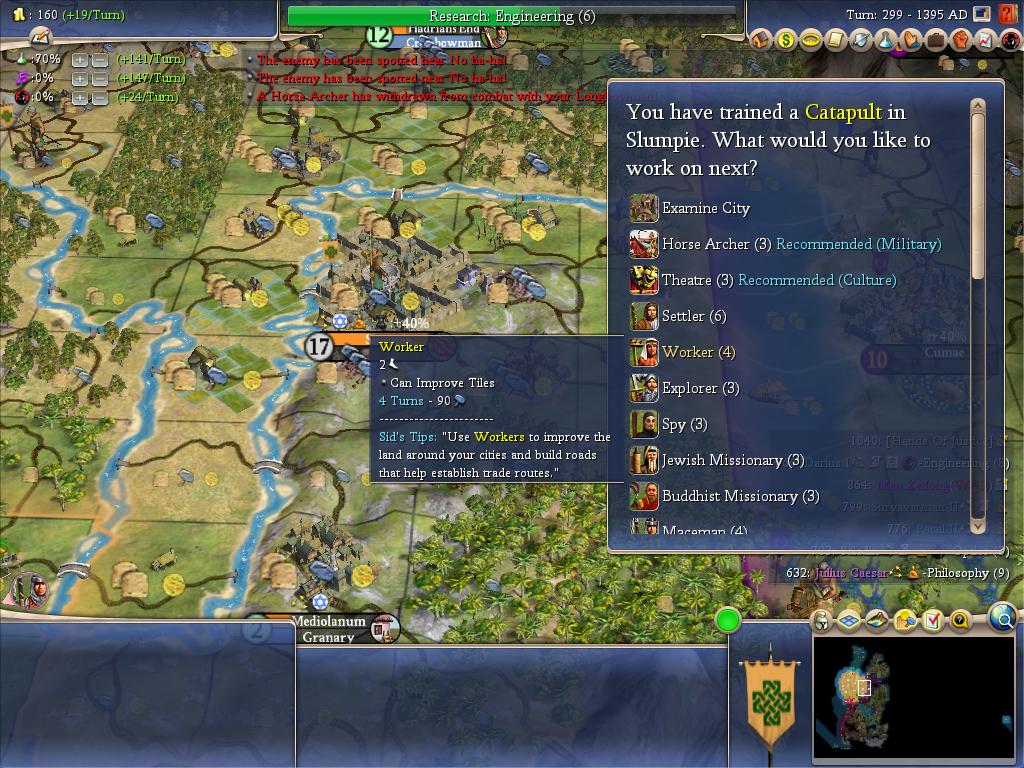Select Jewish Missionary for production
Image resolution: width=1024 pixels, height=768 pixels.
click(x=733, y=460)
